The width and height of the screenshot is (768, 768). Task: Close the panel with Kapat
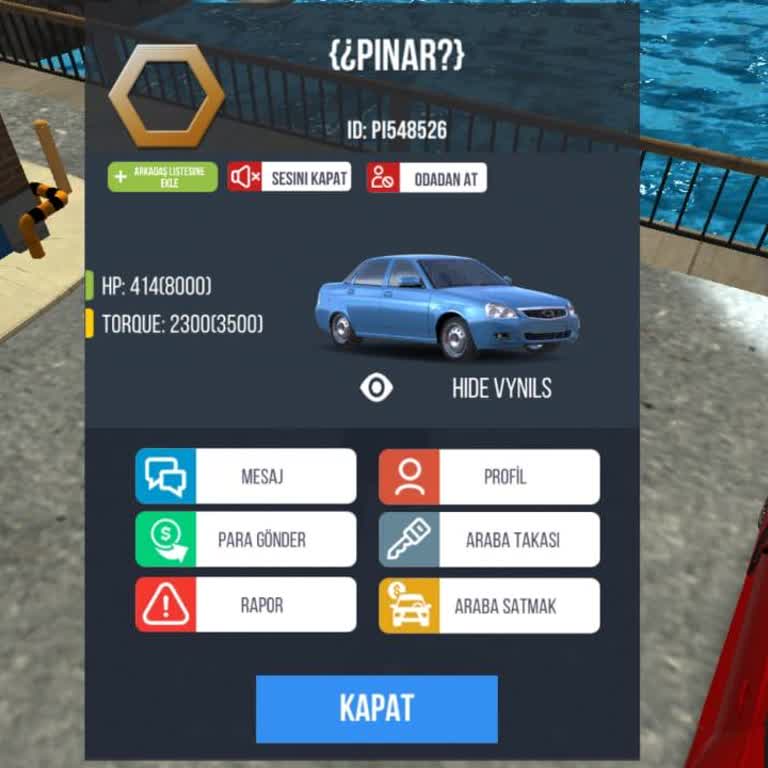pos(377,708)
